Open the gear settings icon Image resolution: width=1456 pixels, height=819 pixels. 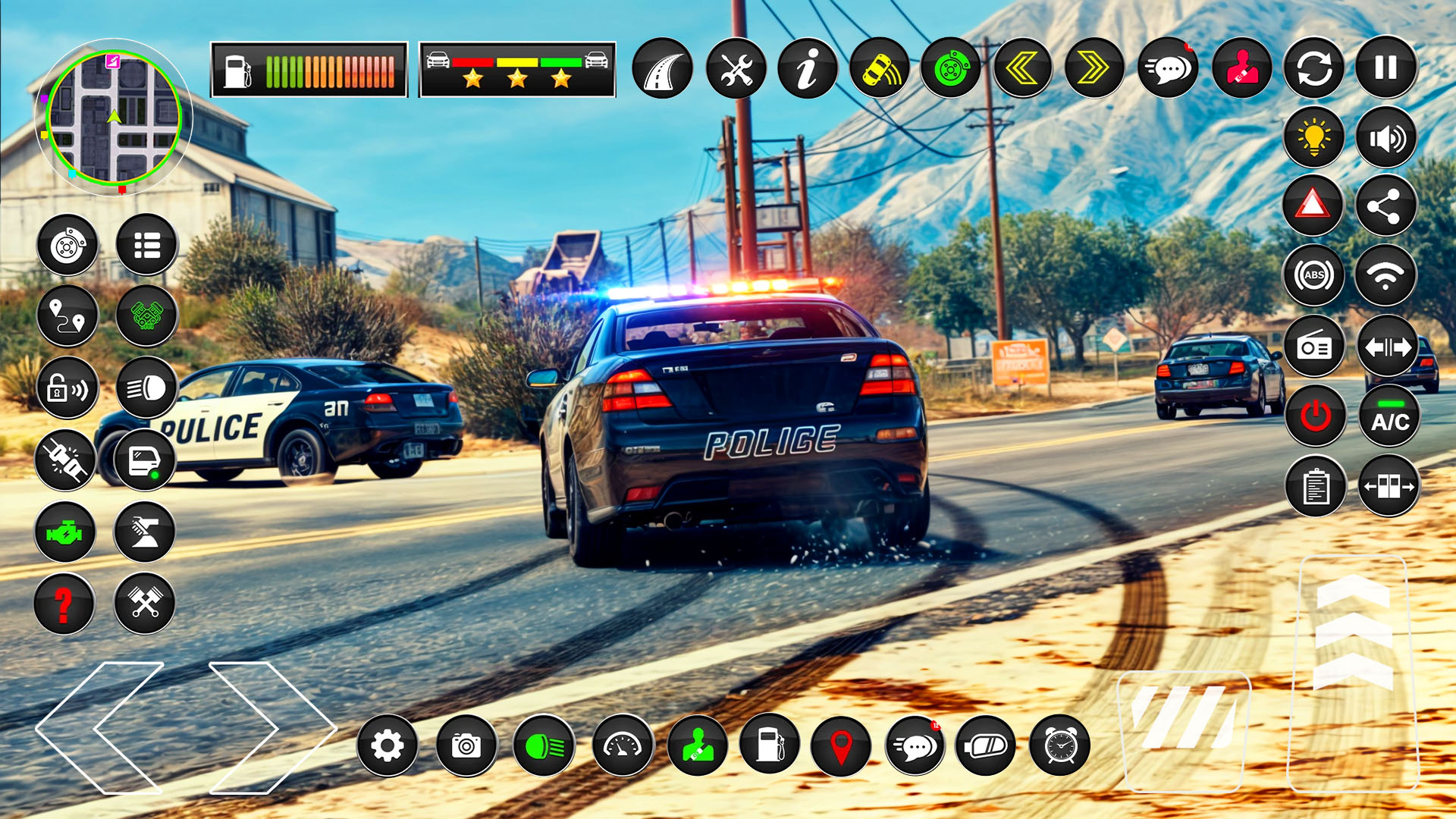pyautogui.click(x=388, y=746)
